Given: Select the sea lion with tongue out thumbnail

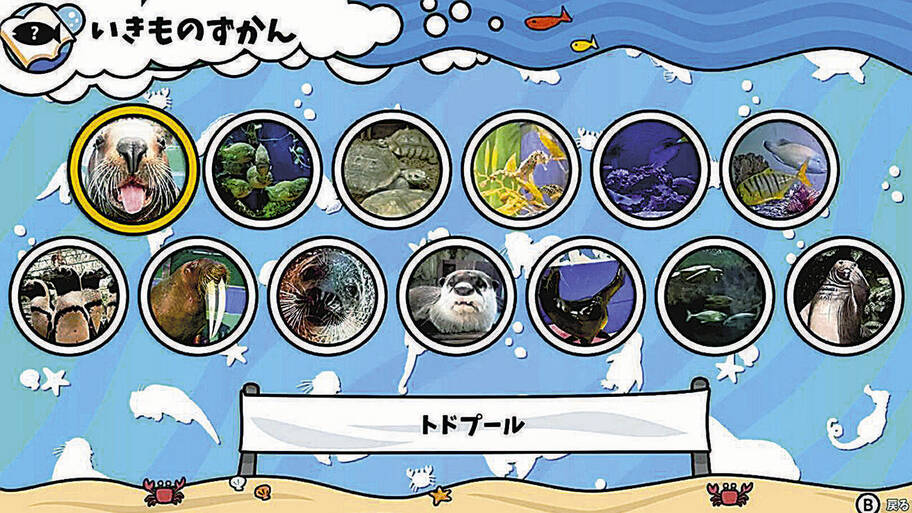Looking at the screenshot, I should coord(132,169).
